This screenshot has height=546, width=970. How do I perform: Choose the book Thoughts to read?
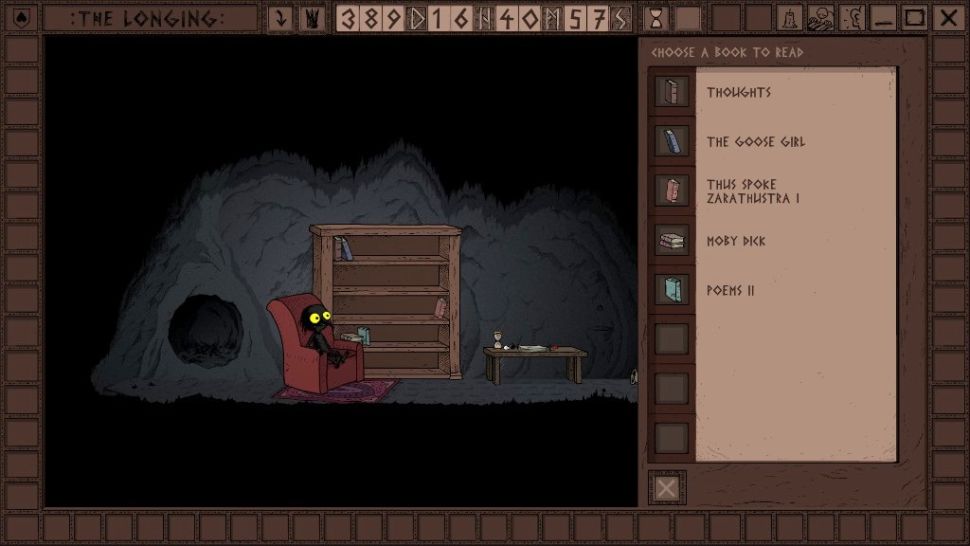tap(739, 92)
